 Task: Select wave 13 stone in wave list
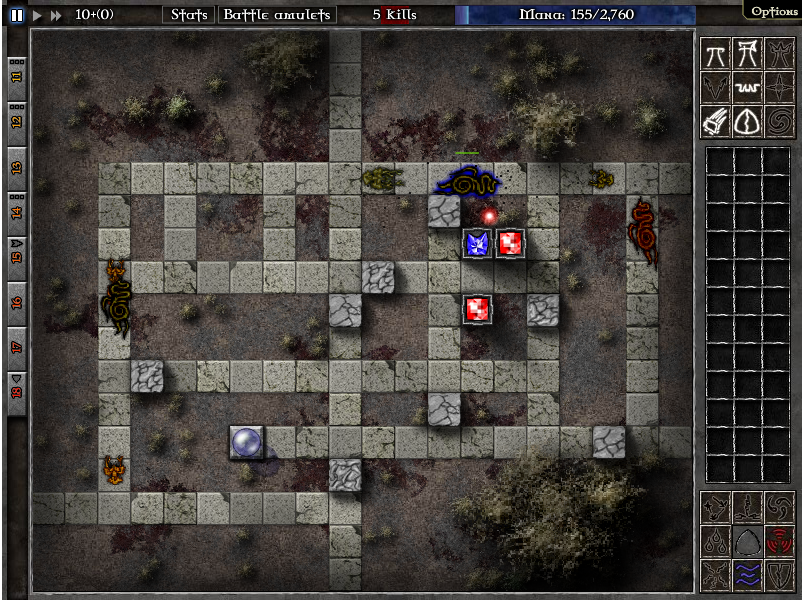[17, 166]
